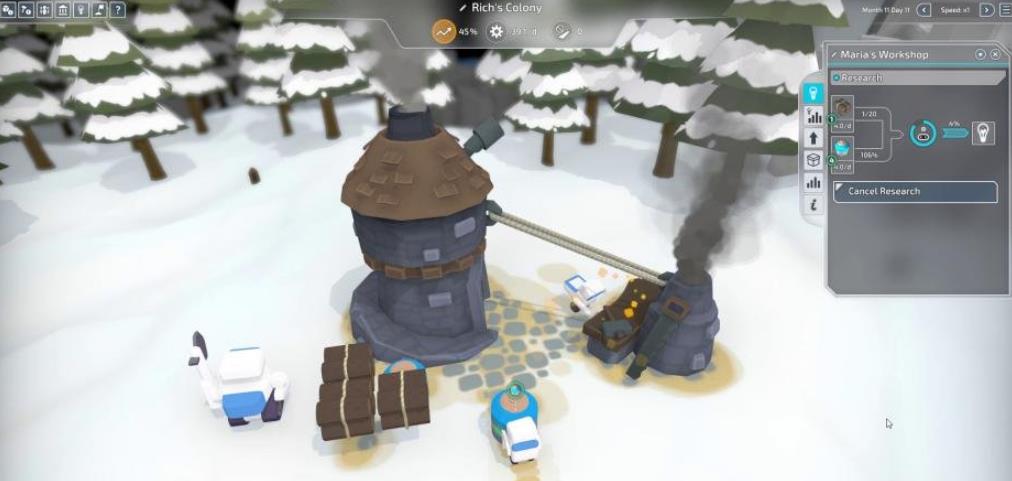The height and width of the screenshot is (481, 1012).
Task: Click the round focus button beside close
Action: [x=980, y=54]
